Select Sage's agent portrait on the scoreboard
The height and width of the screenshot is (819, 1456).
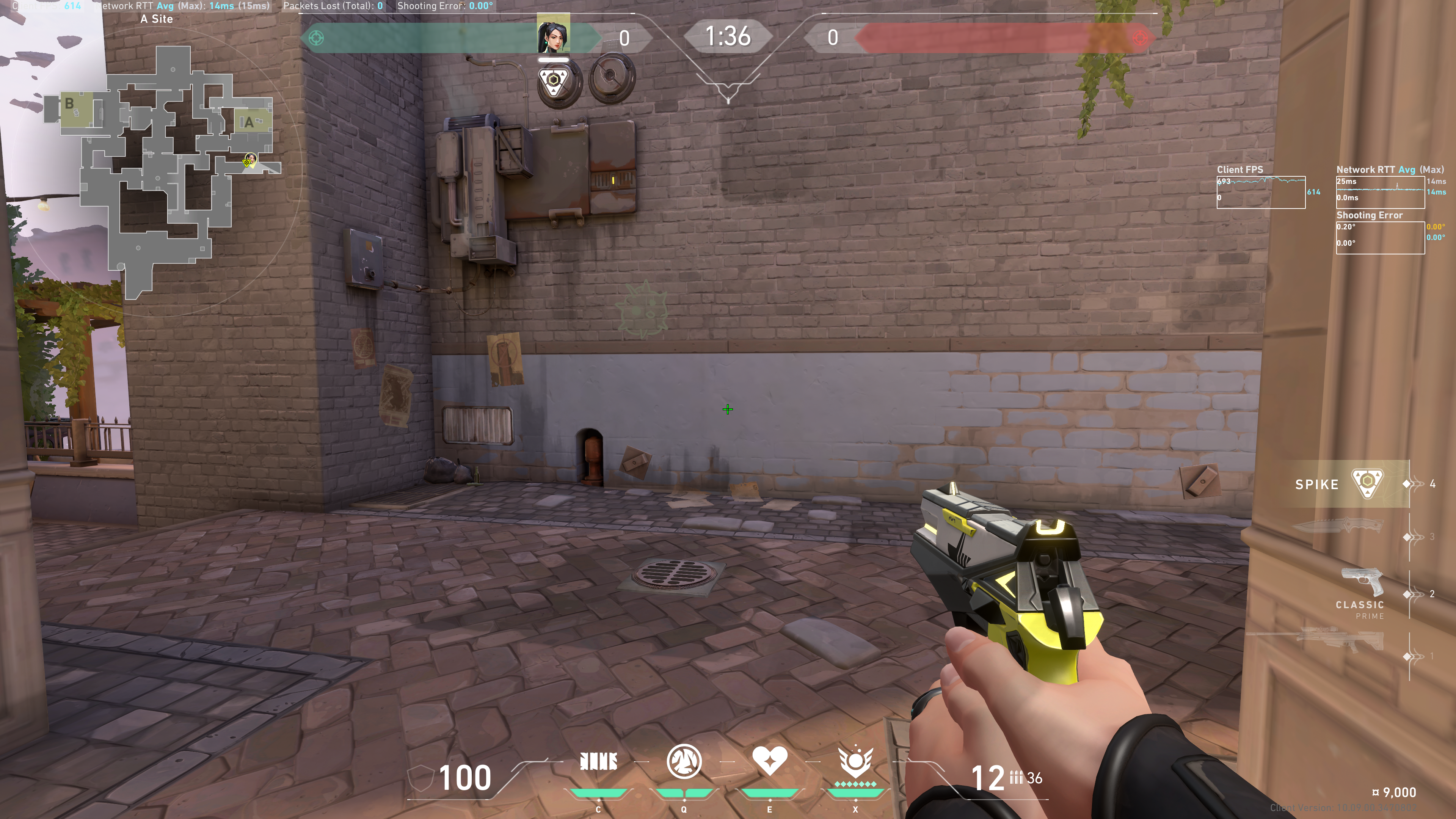(x=553, y=34)
